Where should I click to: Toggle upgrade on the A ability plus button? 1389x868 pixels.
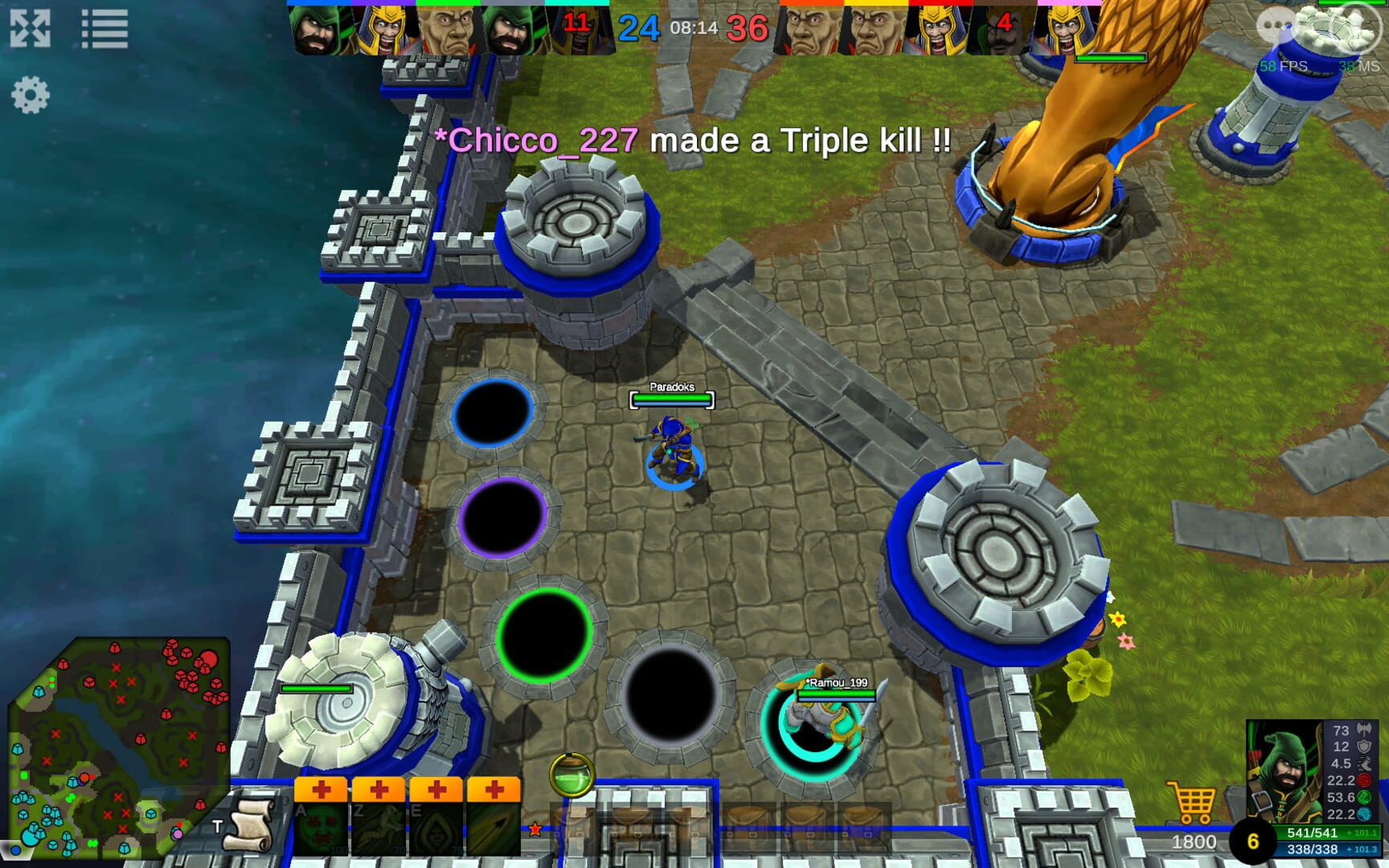[323, 790]
